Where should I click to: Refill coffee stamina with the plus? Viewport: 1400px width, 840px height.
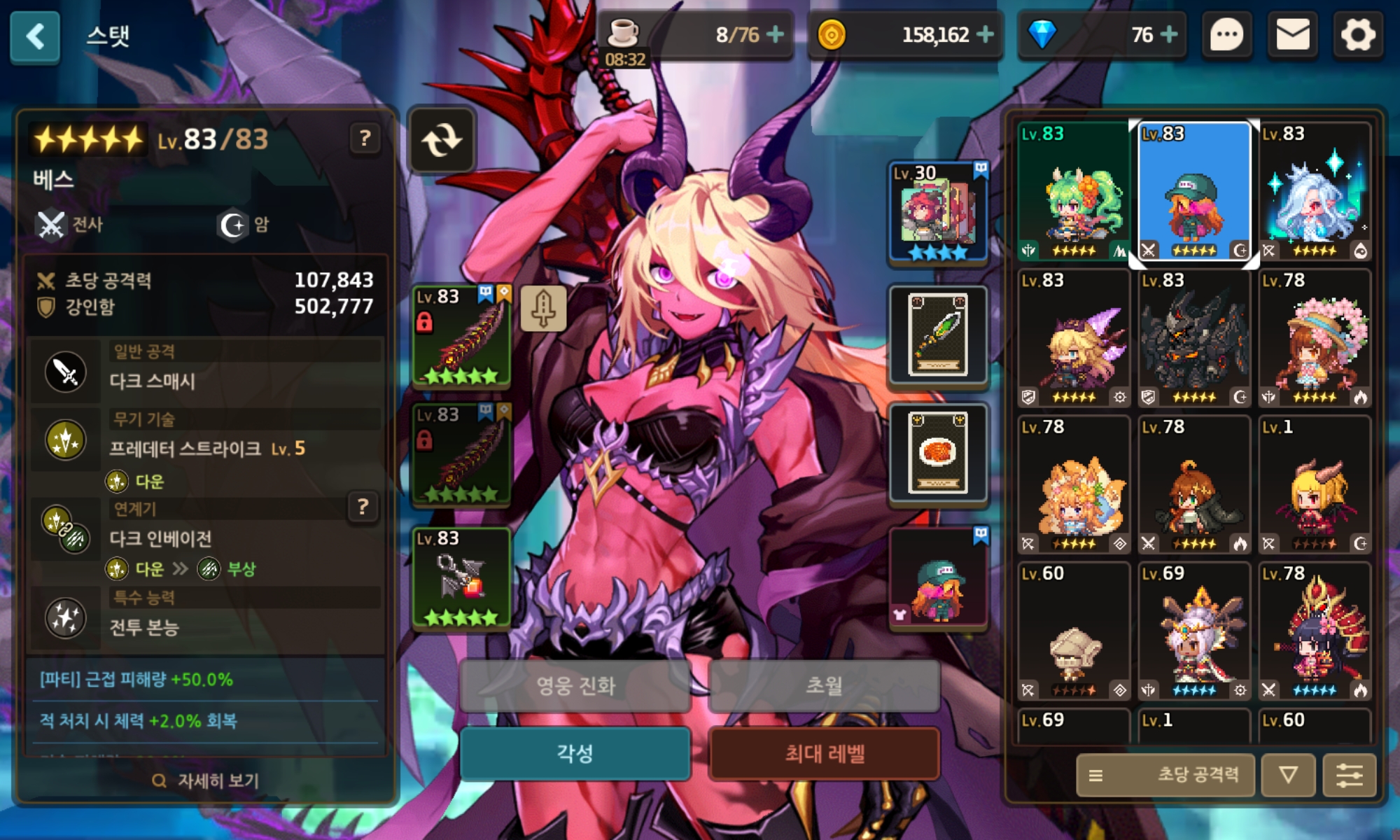[x=775, y=34]
